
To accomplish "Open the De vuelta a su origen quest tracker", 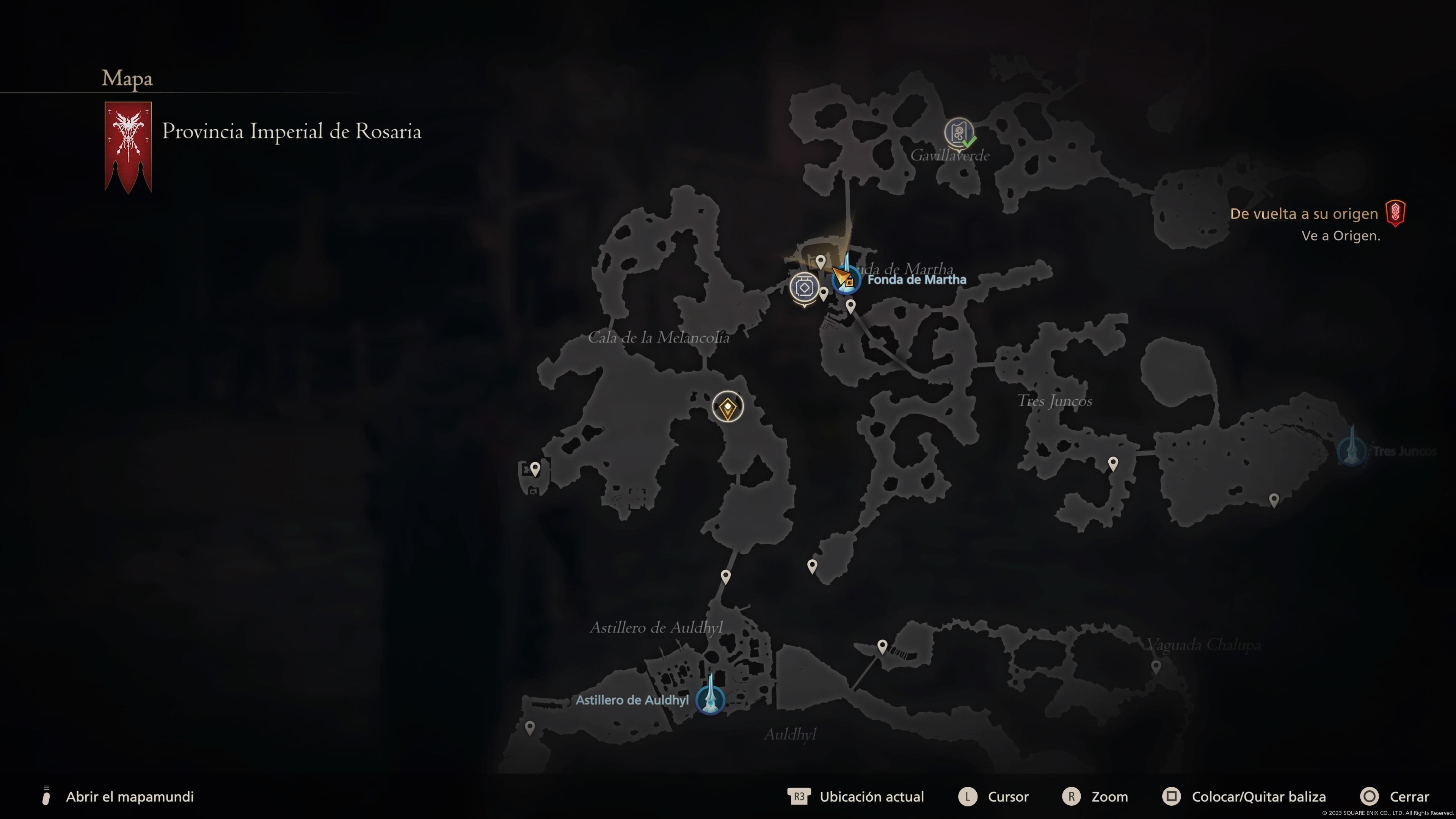I will pyautogui.click(x=1304, y=213).
